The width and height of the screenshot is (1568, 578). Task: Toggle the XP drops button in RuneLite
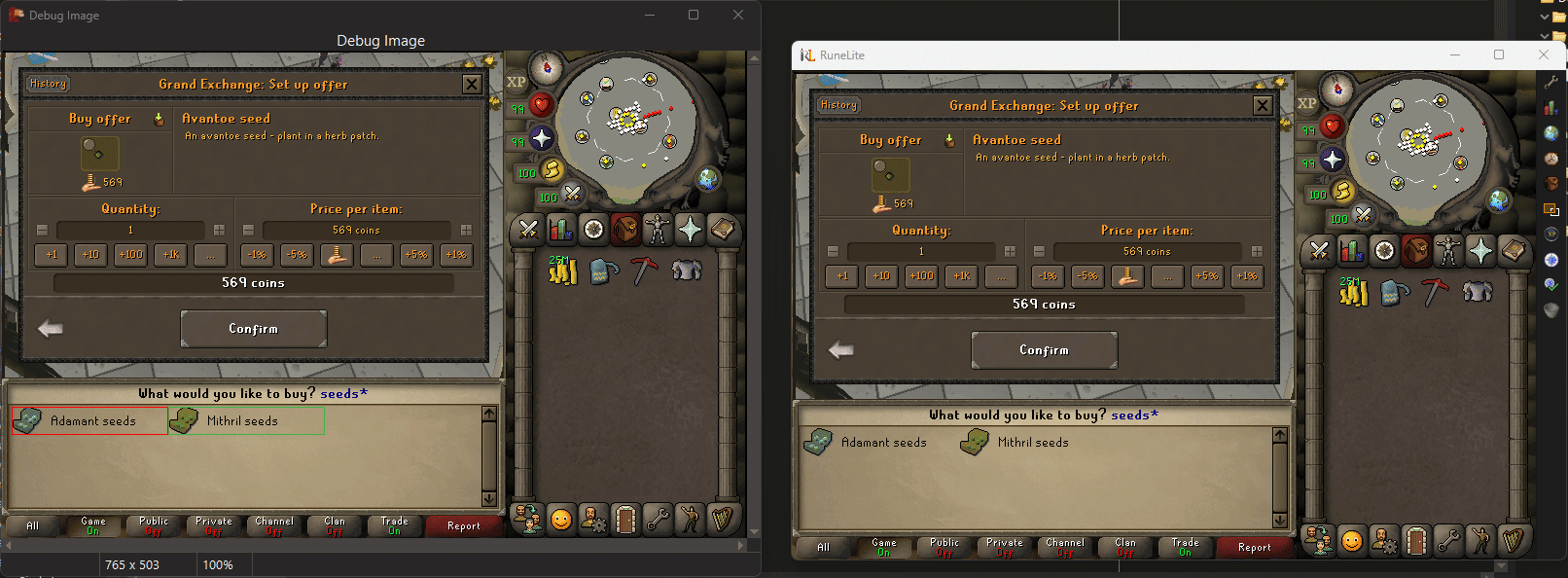tap(1306, 103)
